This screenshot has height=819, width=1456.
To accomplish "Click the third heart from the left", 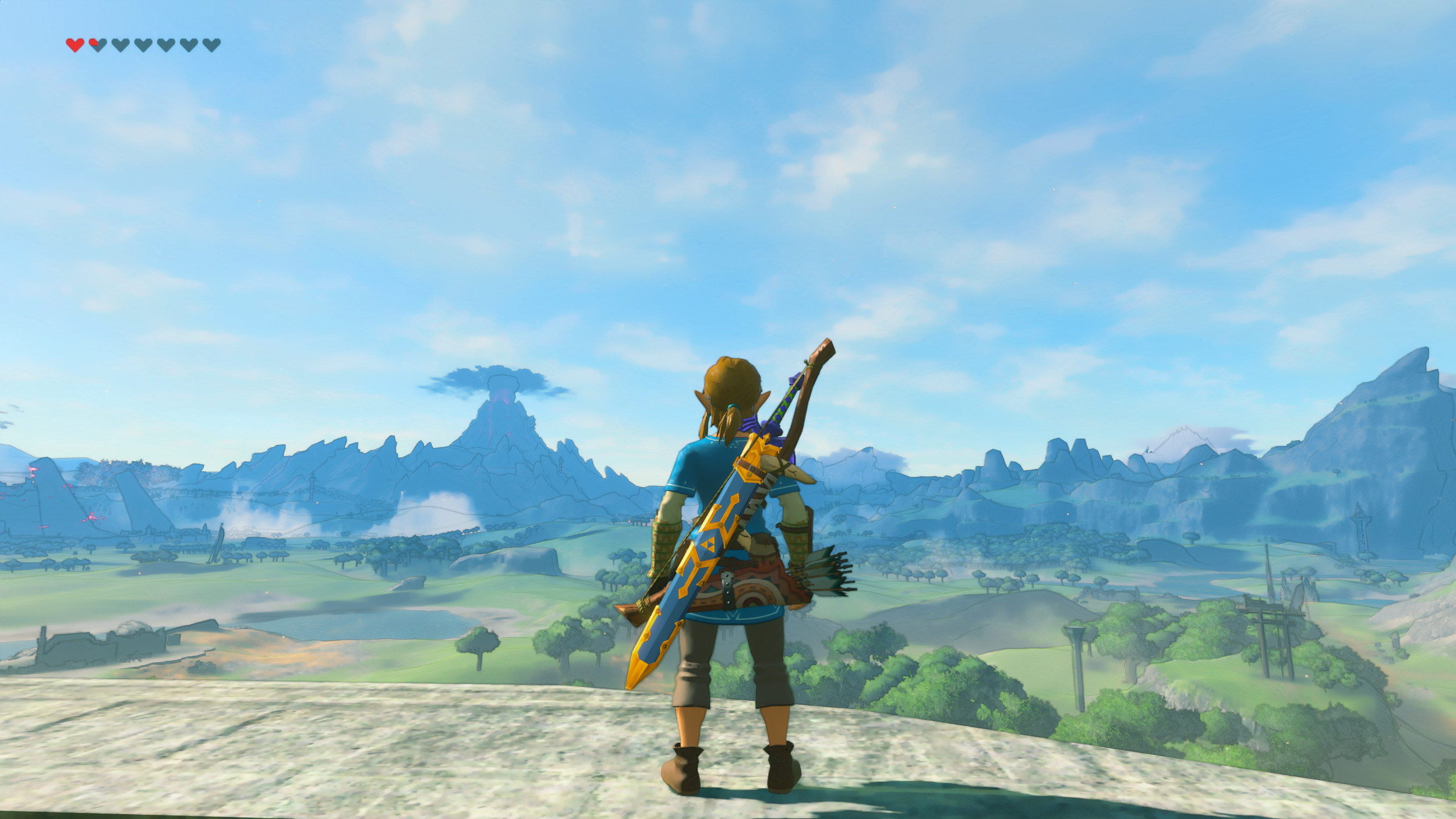I will [119, 44].
